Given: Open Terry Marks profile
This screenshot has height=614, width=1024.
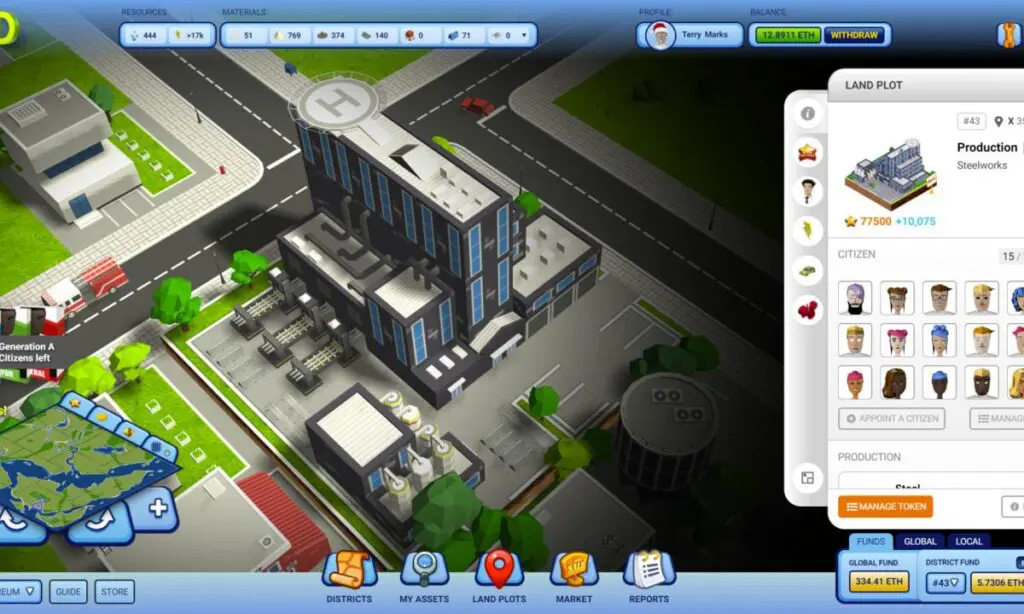Looking at the screenshot, I should click(691, 35).
